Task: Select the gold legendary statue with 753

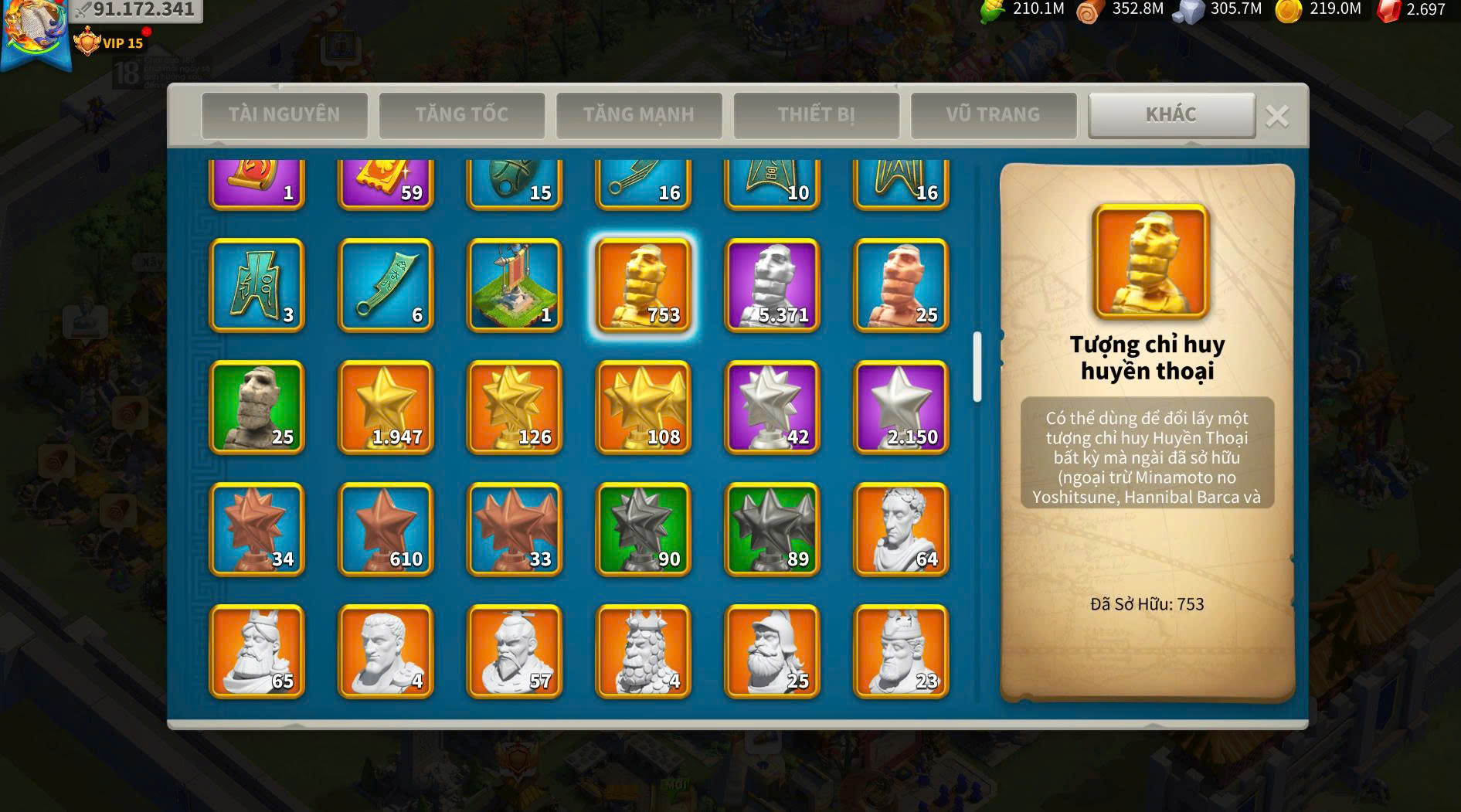Action: pos(643,285)
